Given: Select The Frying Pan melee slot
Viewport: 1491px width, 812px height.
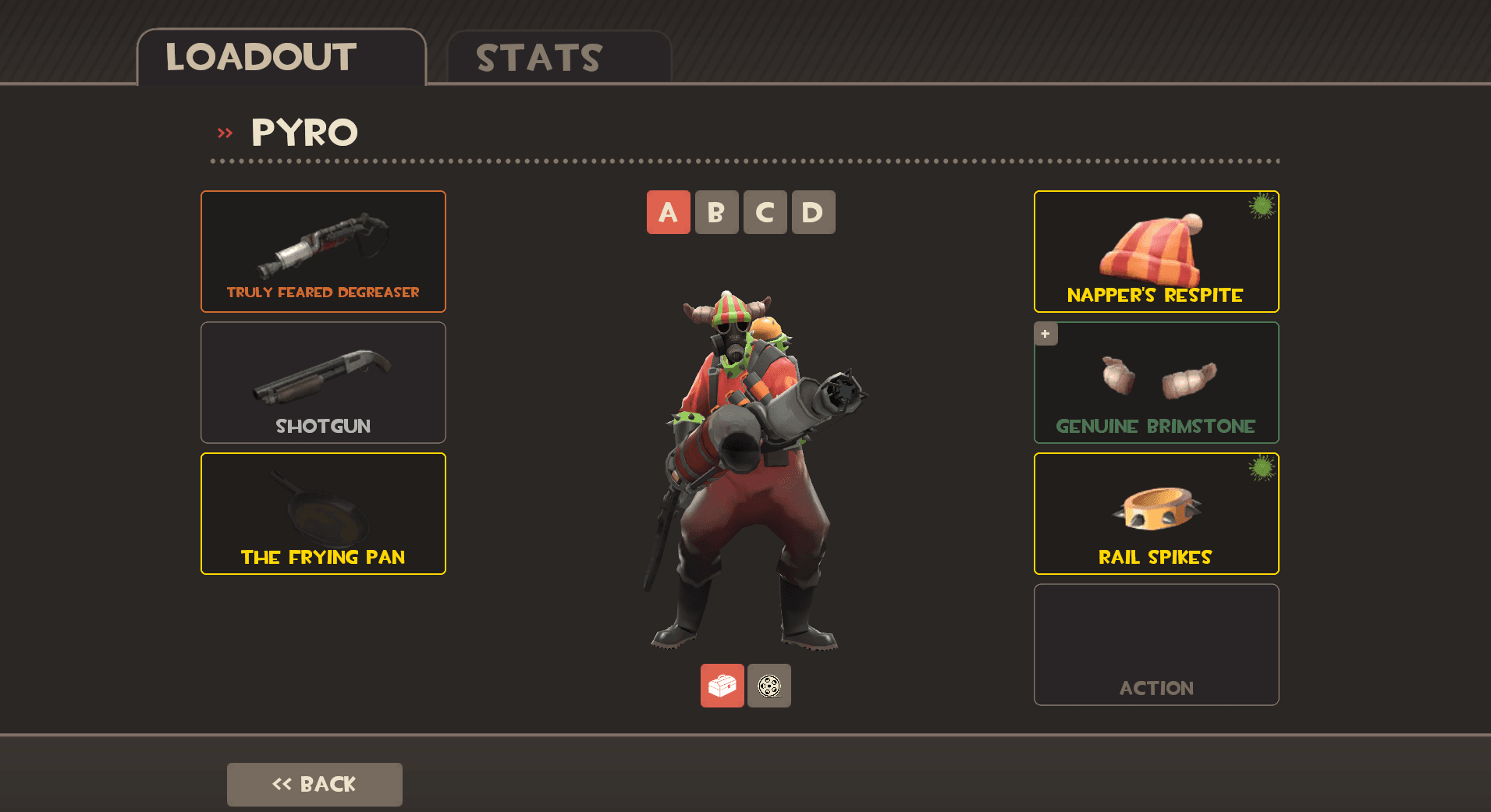Looking at the screenshot, I should point(323,513).
